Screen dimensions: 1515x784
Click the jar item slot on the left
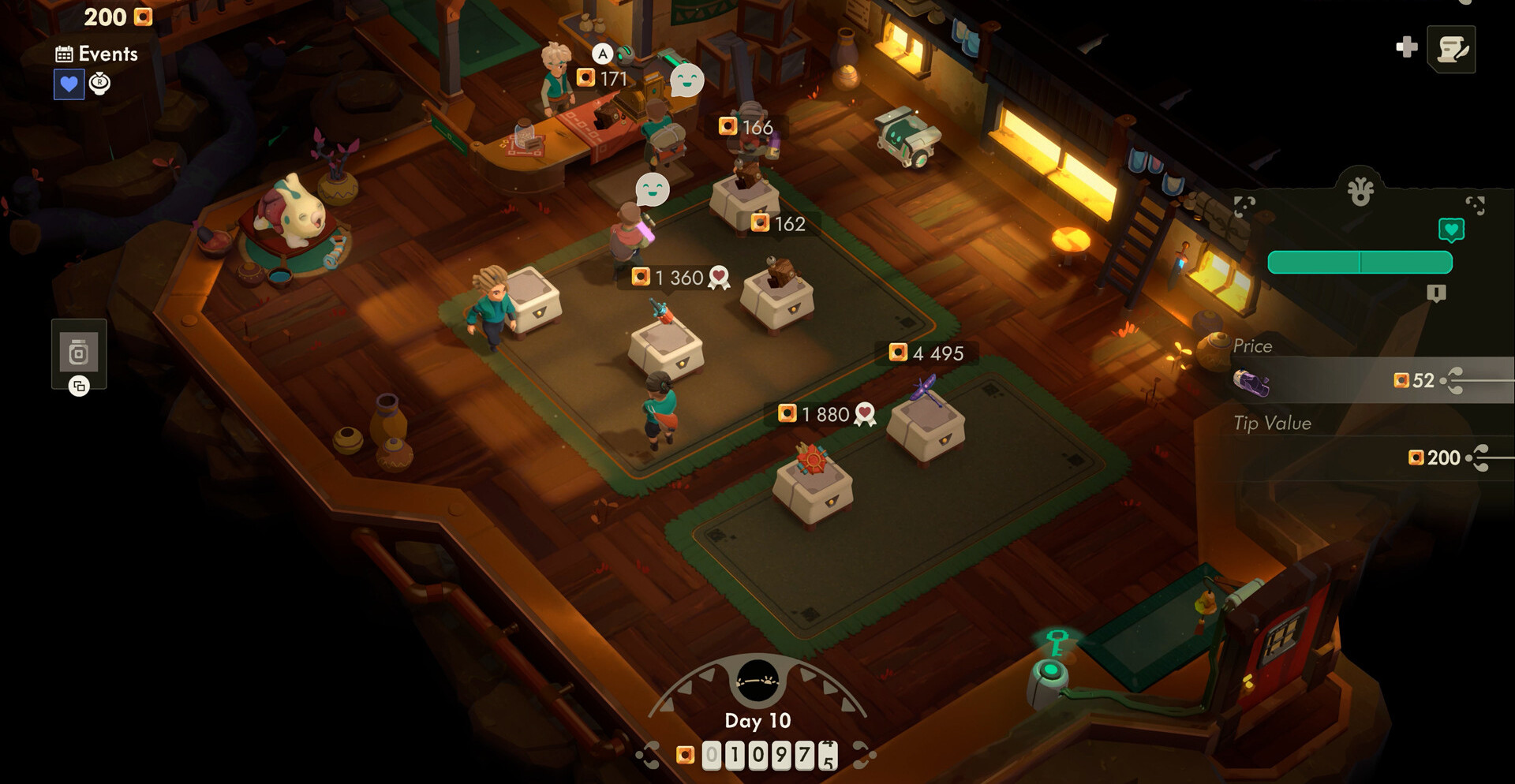pos(79,353)
